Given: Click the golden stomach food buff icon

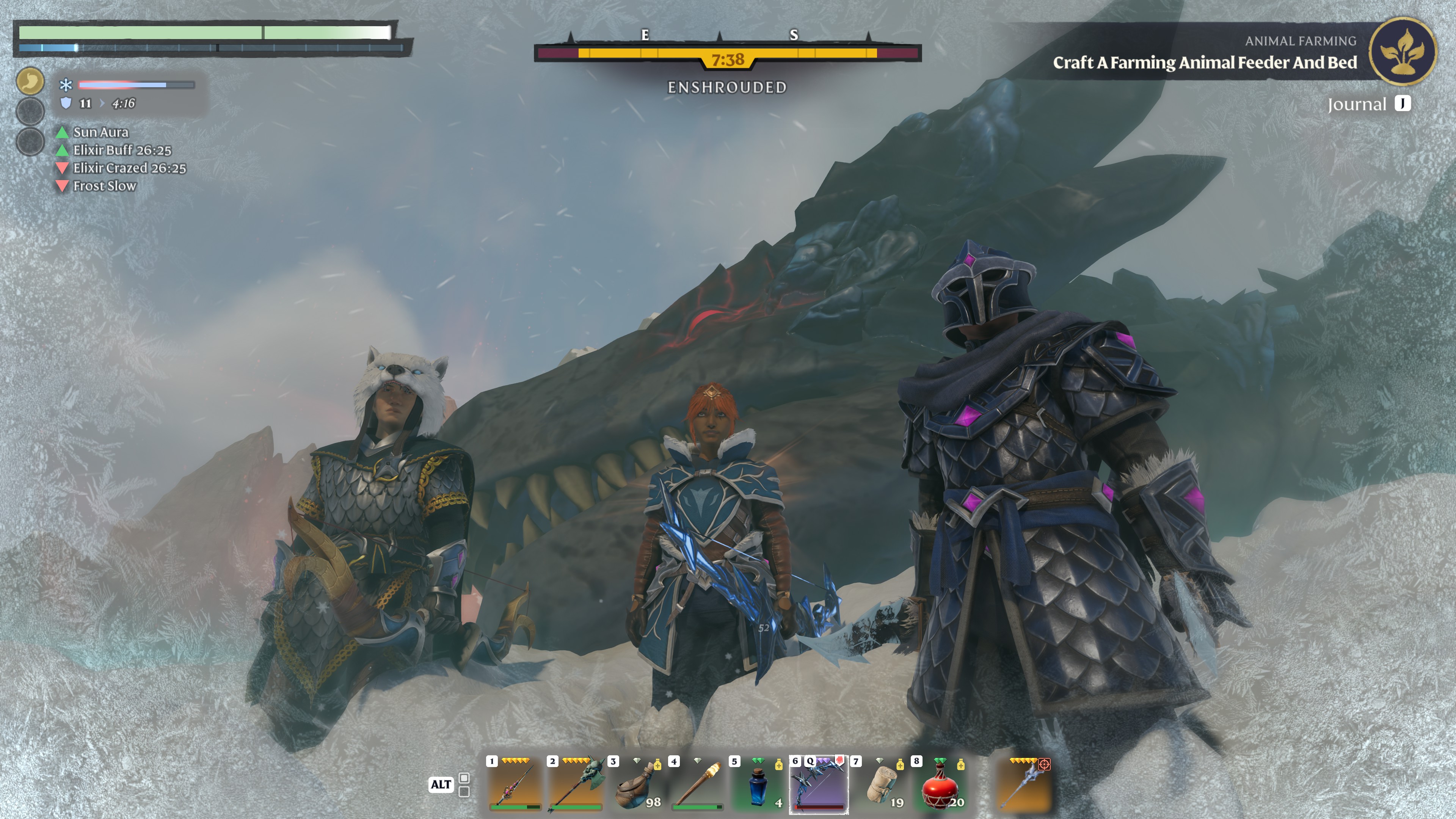Looking at the screenshot, I should (x=30, y=81).
